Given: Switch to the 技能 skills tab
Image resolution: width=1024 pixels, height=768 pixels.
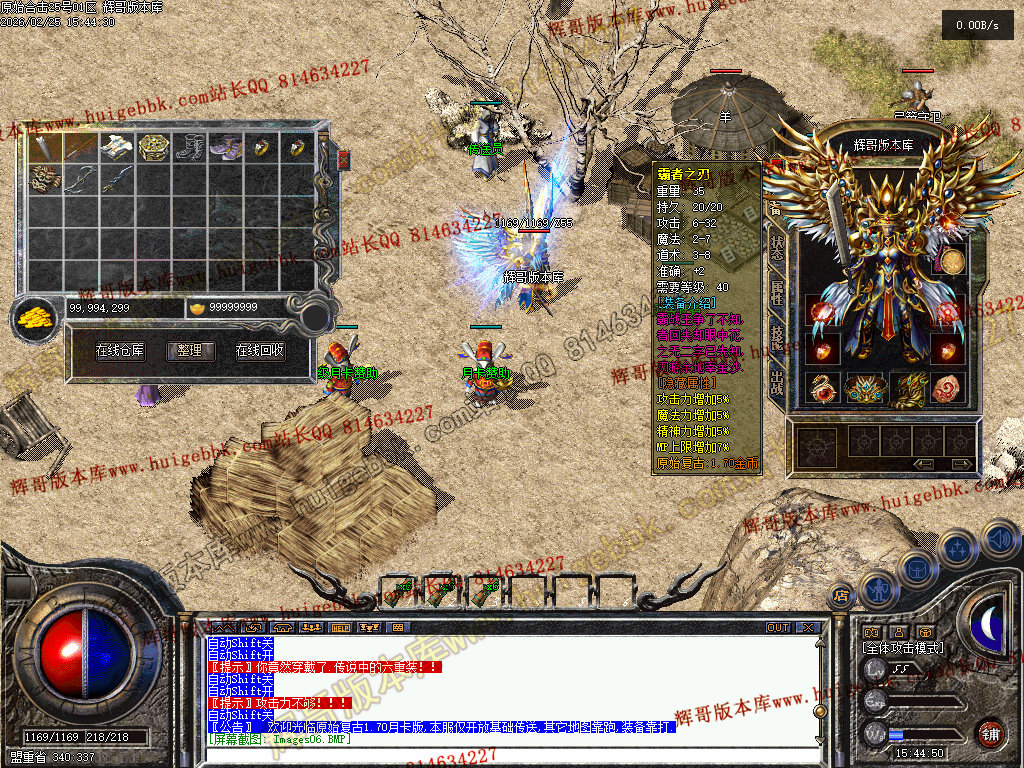Looking at the screenshot, I should coord(777,336).
